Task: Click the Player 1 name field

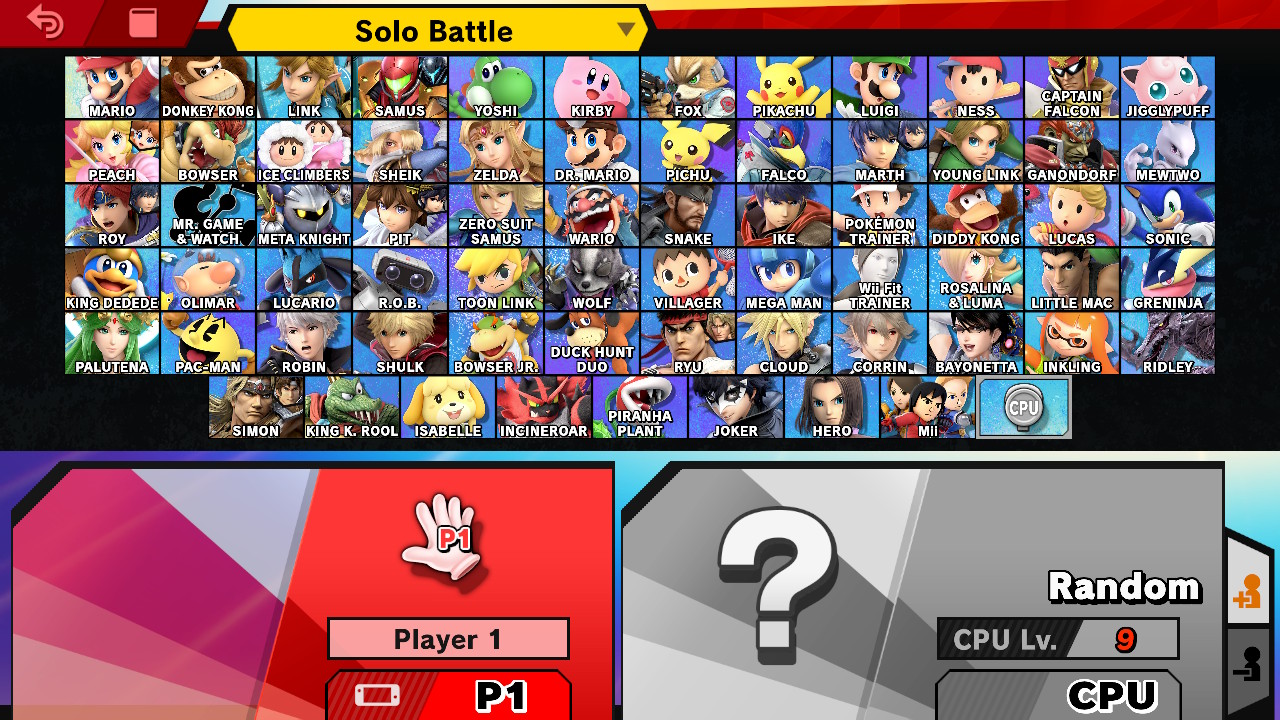Action: pos(448,639)
